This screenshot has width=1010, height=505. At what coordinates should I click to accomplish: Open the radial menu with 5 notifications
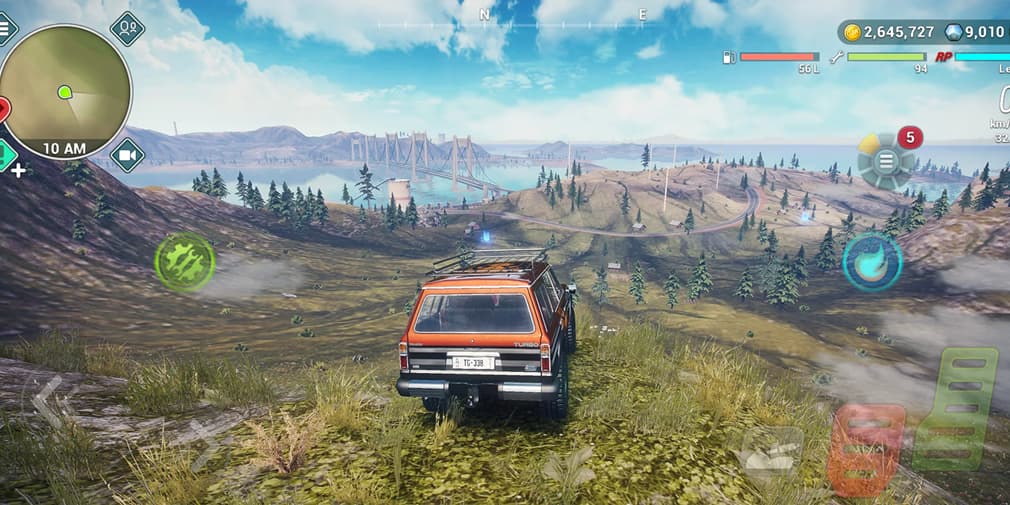click(x=886, y=161)
